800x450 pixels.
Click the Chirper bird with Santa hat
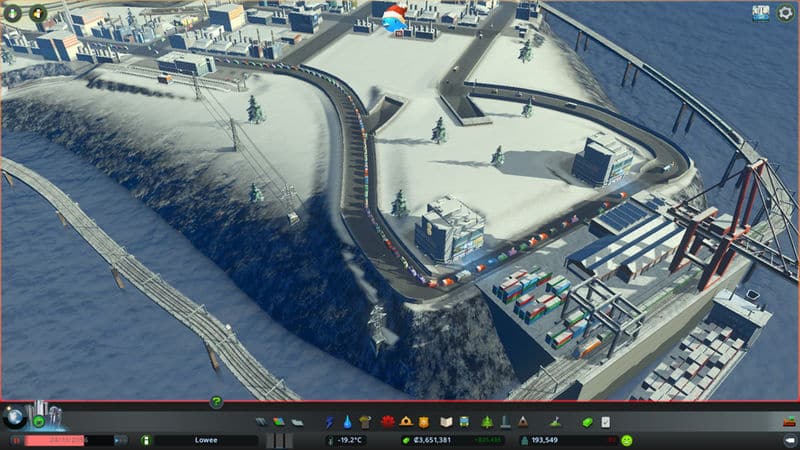pos(391,18)
